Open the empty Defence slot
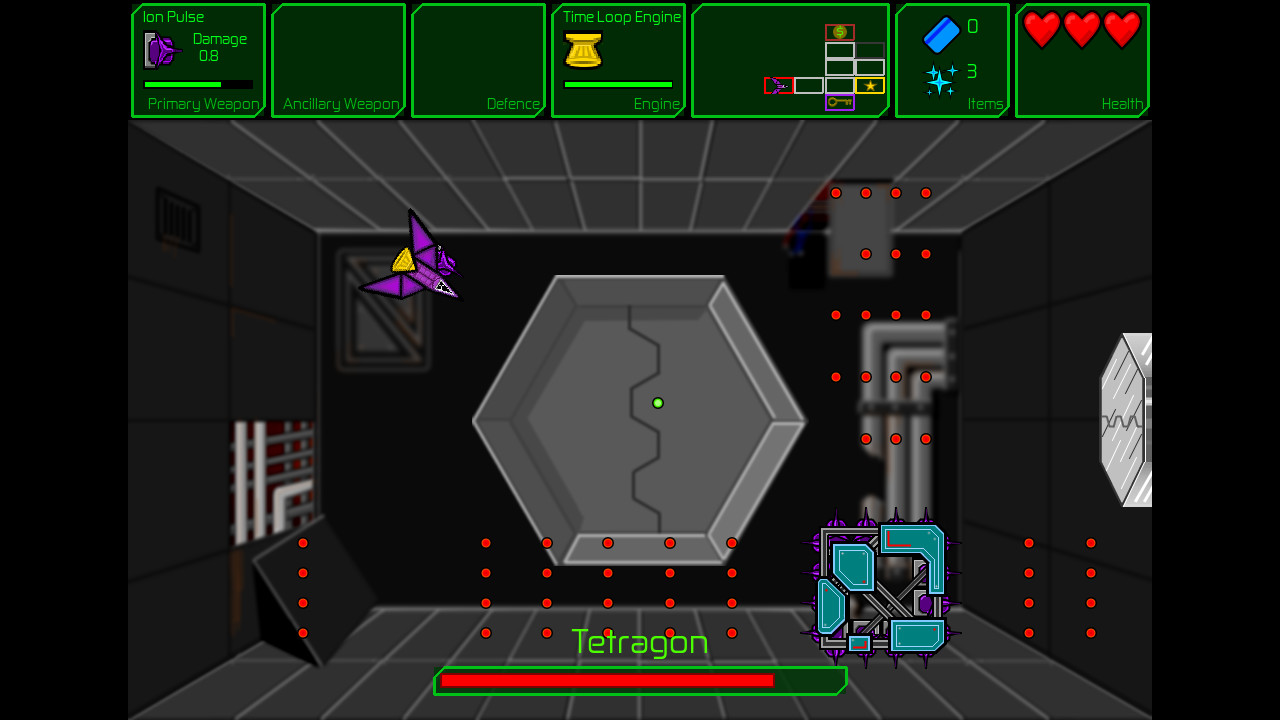1280x720 pixels. pos(478,60)
